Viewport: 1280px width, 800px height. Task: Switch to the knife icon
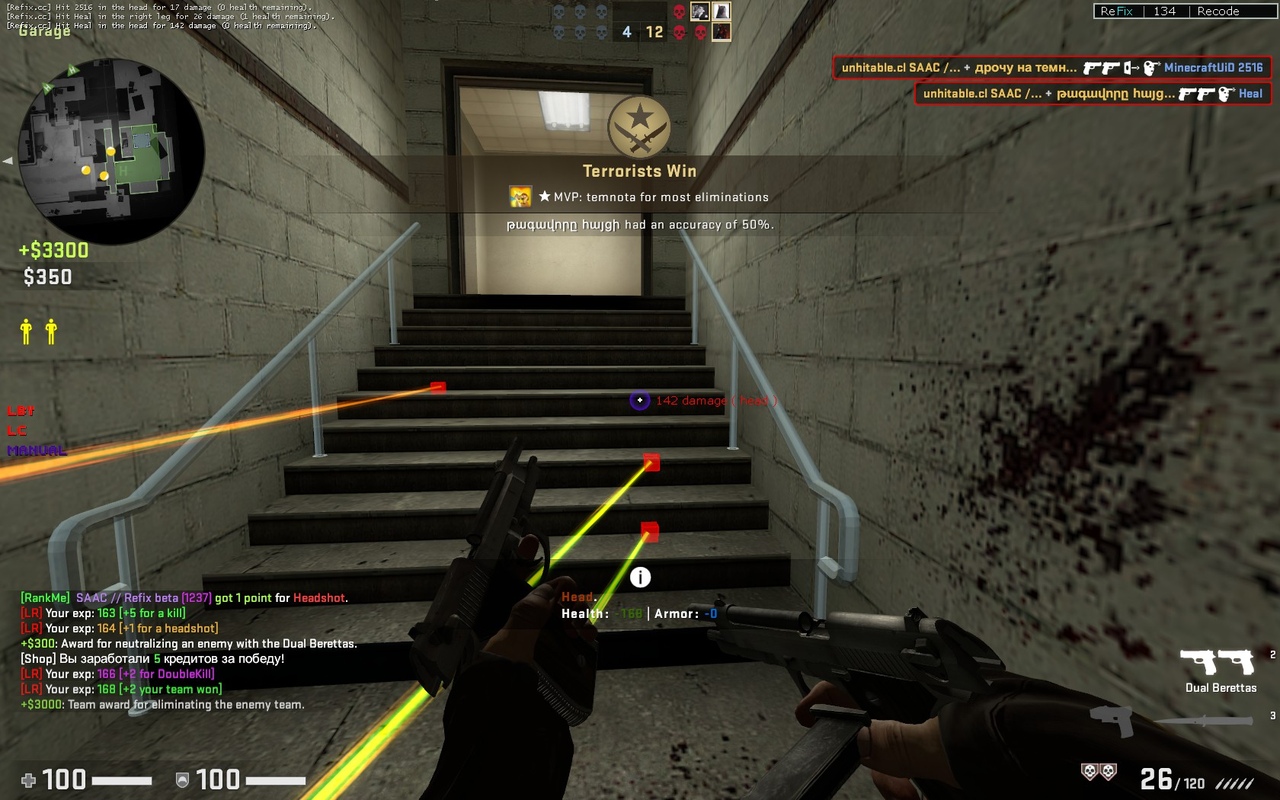(x=1207, y=721)
